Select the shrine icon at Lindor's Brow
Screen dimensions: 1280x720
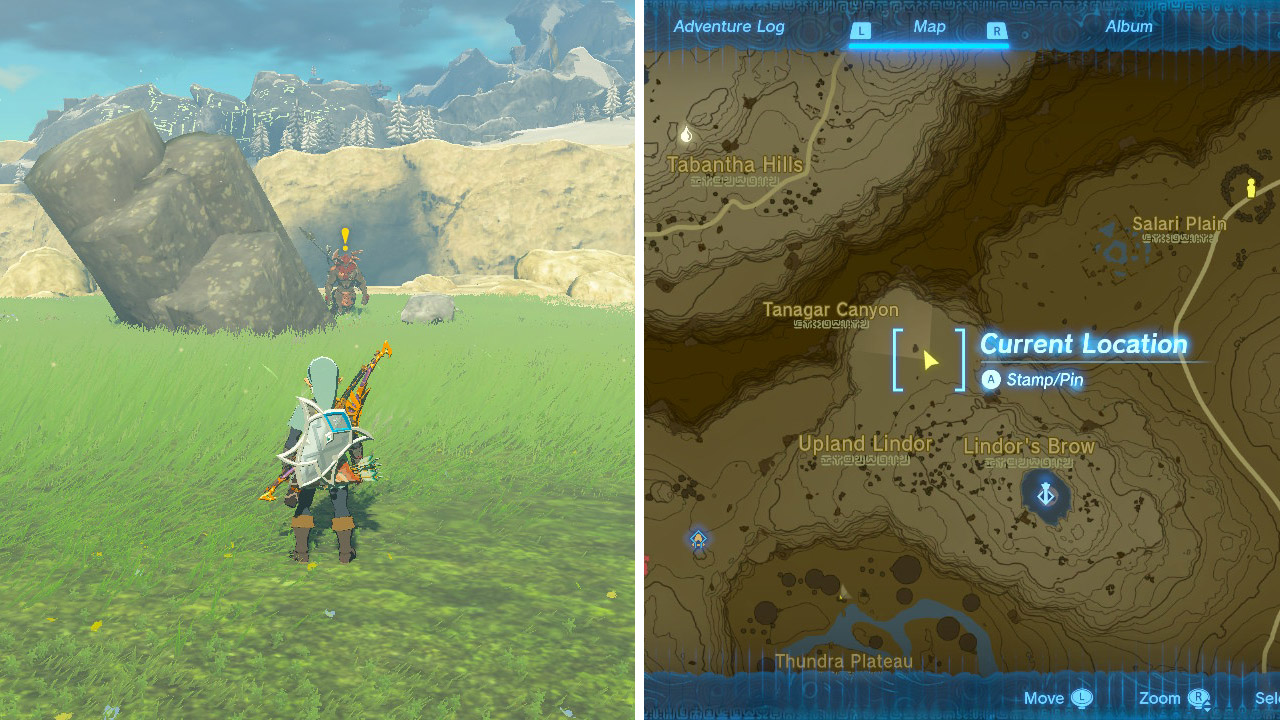pyautogui.click(x=1048, y=494)
